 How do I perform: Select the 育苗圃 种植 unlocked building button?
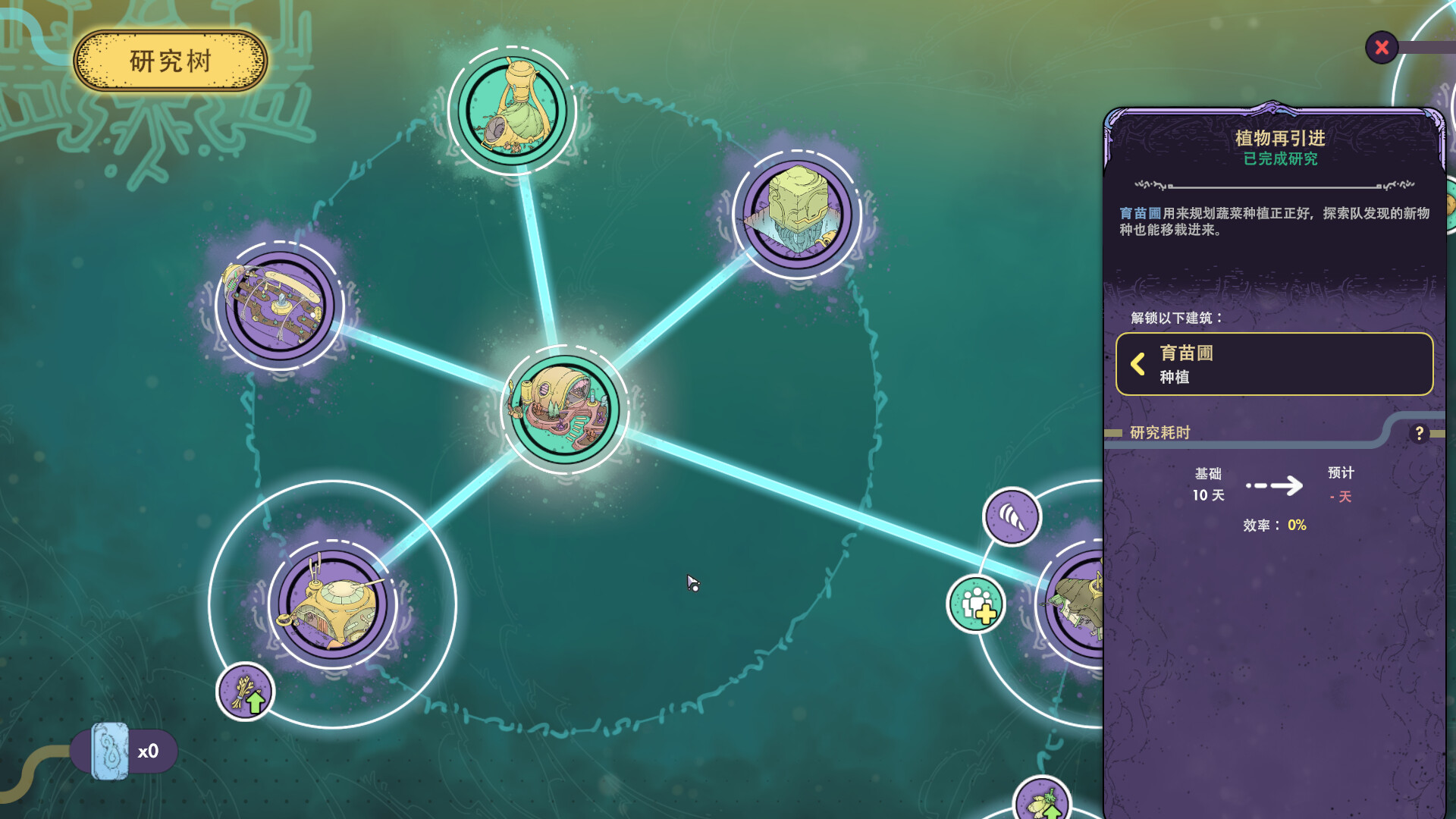(1274, 364)
